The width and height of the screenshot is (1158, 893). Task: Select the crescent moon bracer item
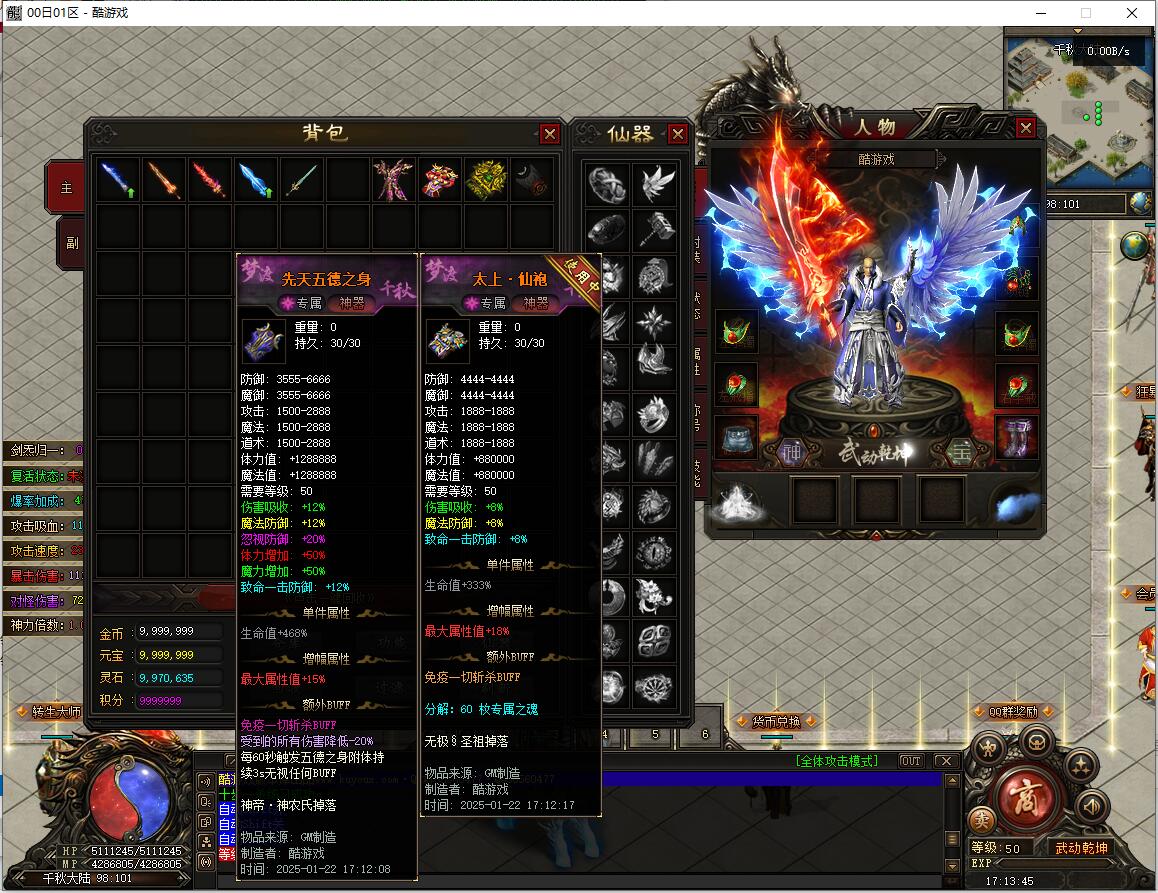[532, 181]
